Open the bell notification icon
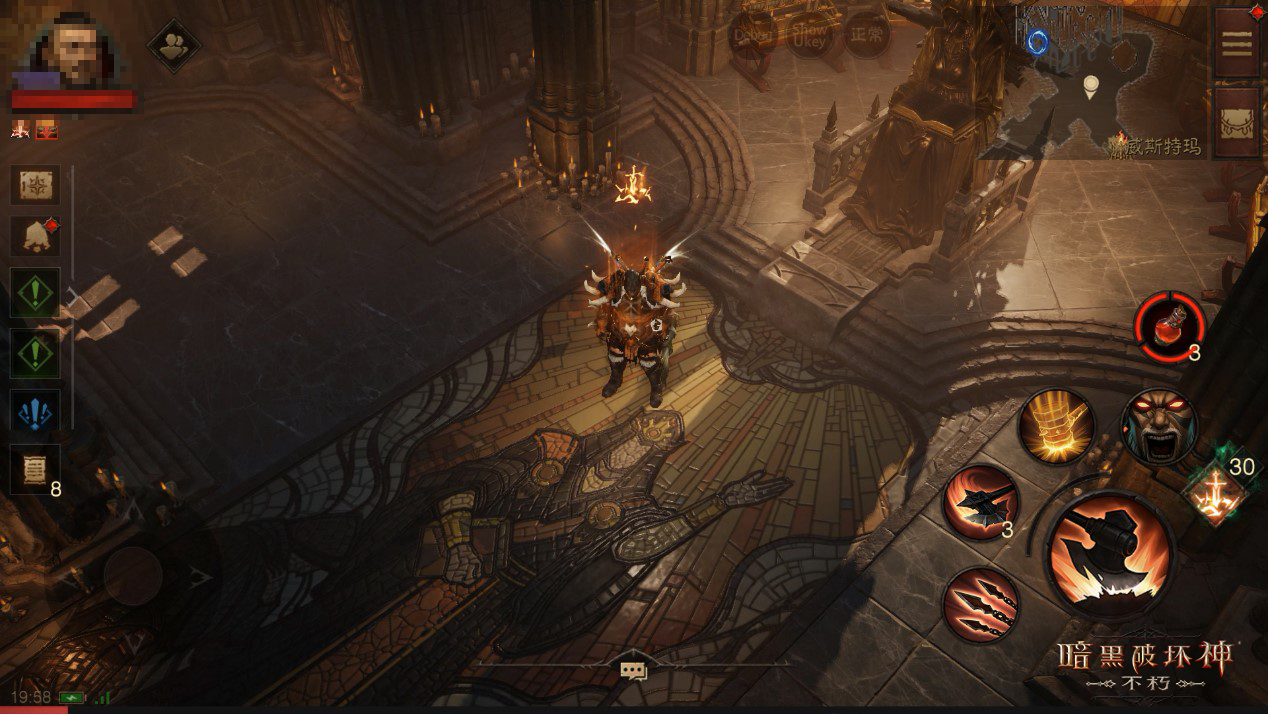Viewport: 1268px width, 714px height. pyautogui.click(x=35, y=237)
